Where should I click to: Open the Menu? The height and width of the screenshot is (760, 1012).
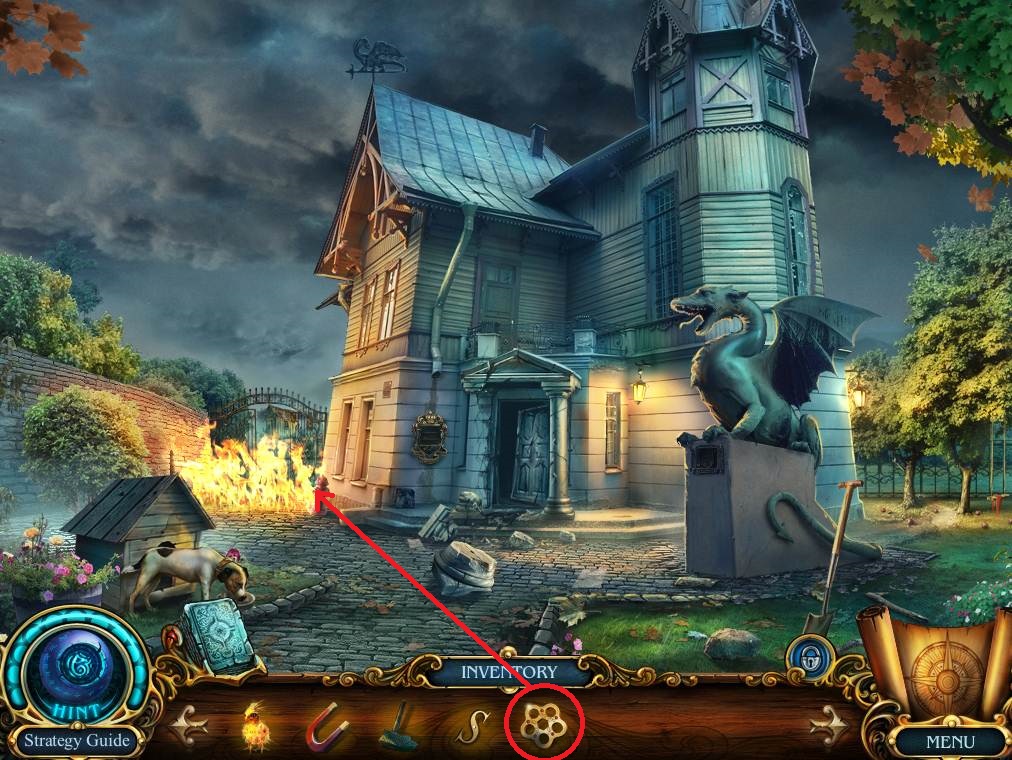(949, 742)
